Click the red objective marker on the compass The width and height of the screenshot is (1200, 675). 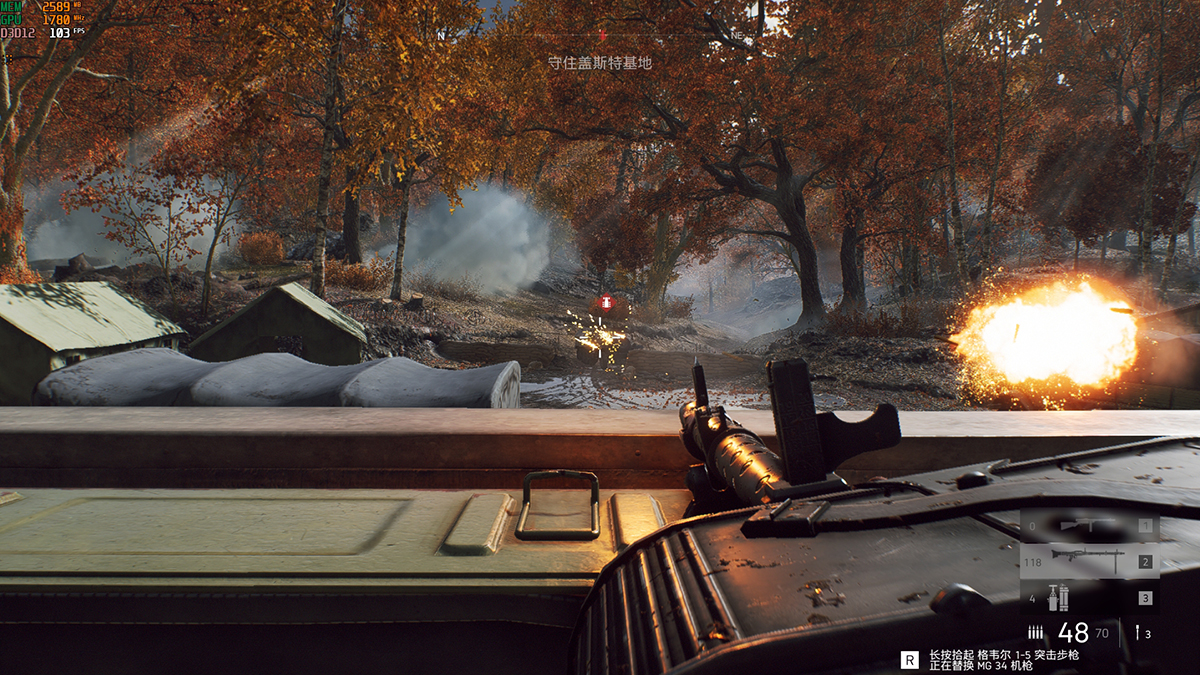pos(602,36)
